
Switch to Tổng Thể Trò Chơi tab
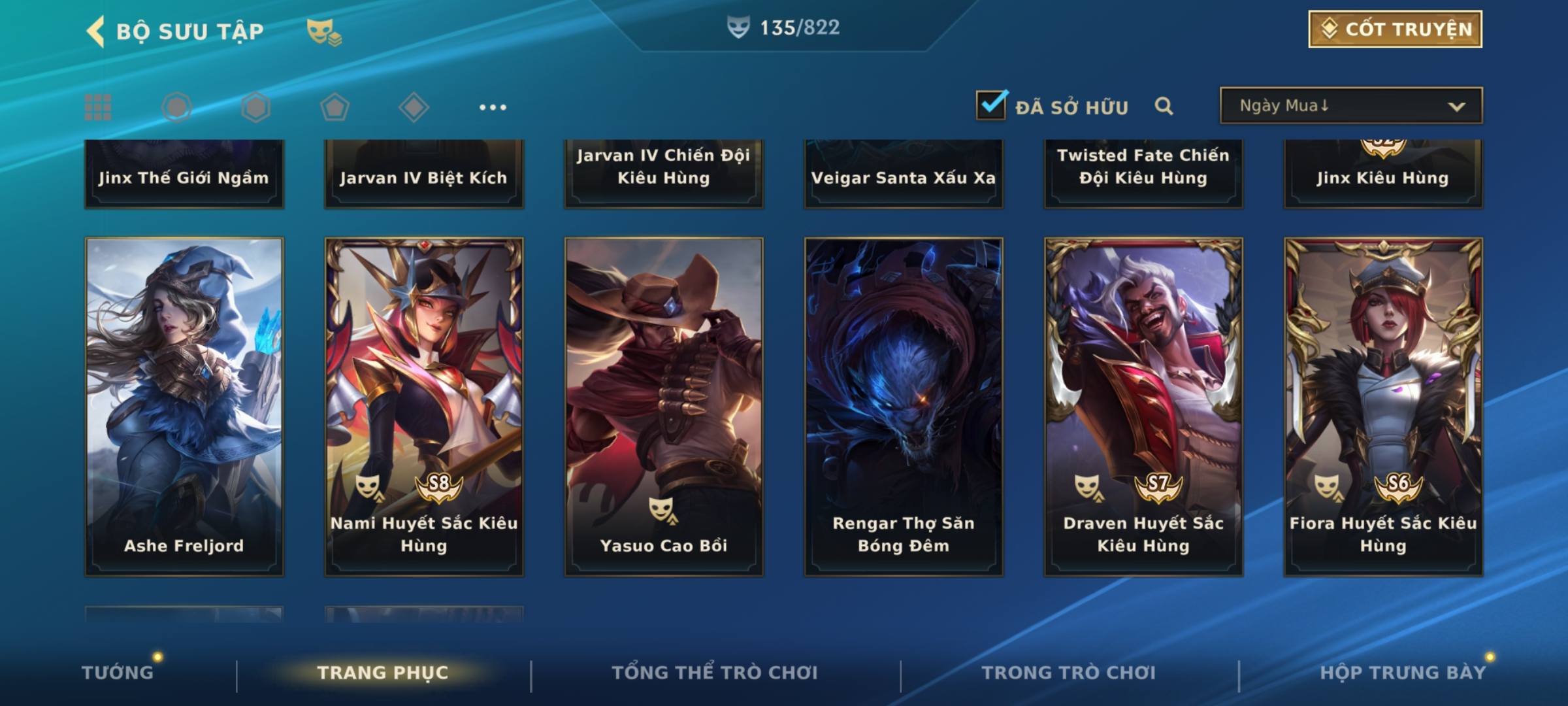pyautogui.click(x=715, y=673)
